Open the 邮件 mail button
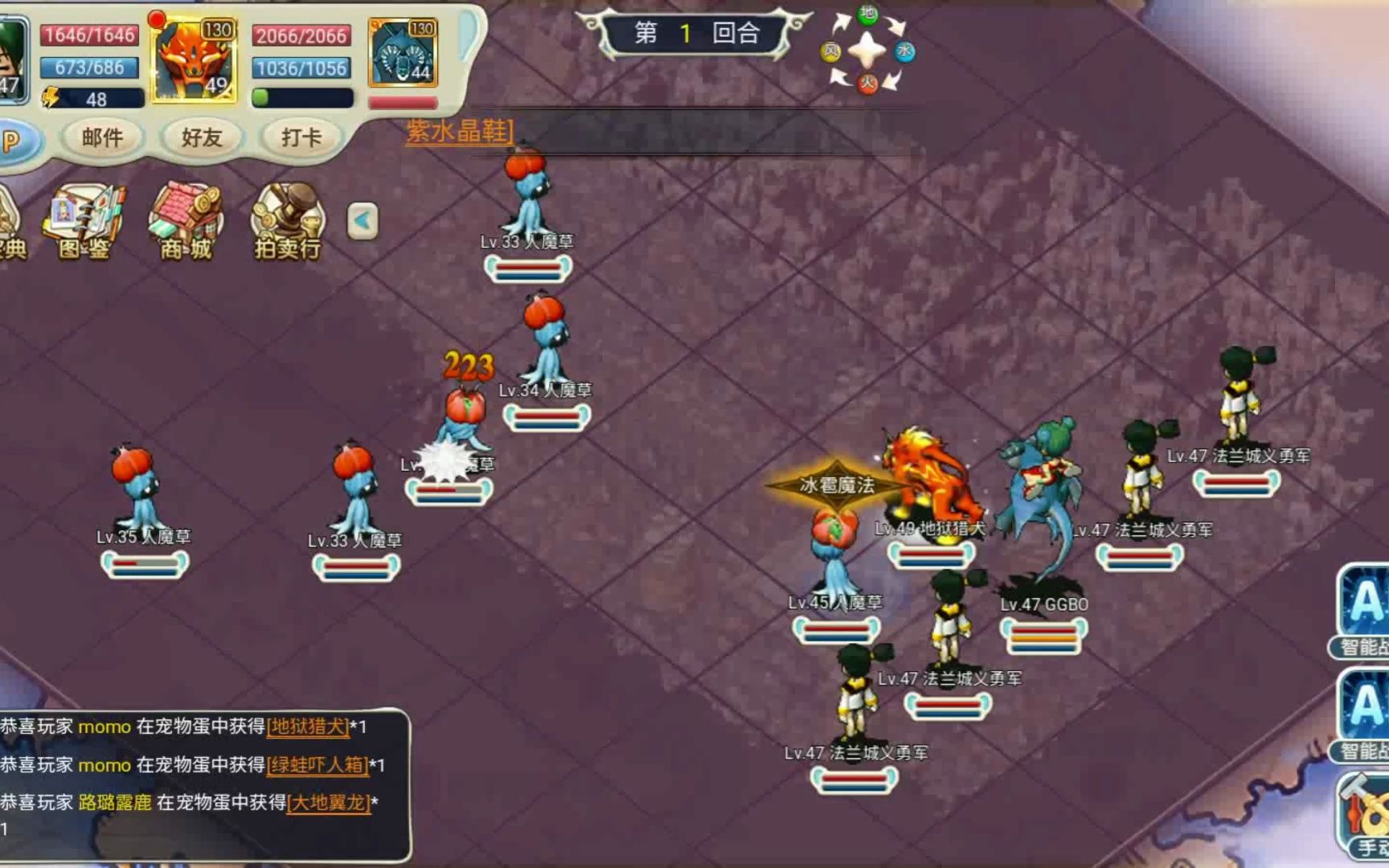The width and height of the screenshot is (1389, 868). [x=102, y=137]
